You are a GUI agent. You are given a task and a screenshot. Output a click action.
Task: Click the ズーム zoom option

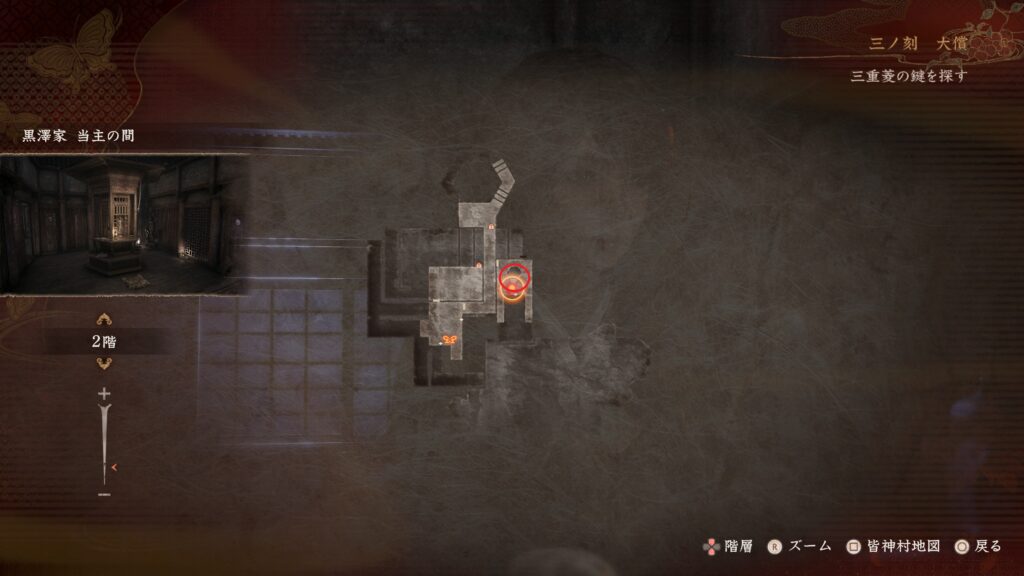pos(802,546)
